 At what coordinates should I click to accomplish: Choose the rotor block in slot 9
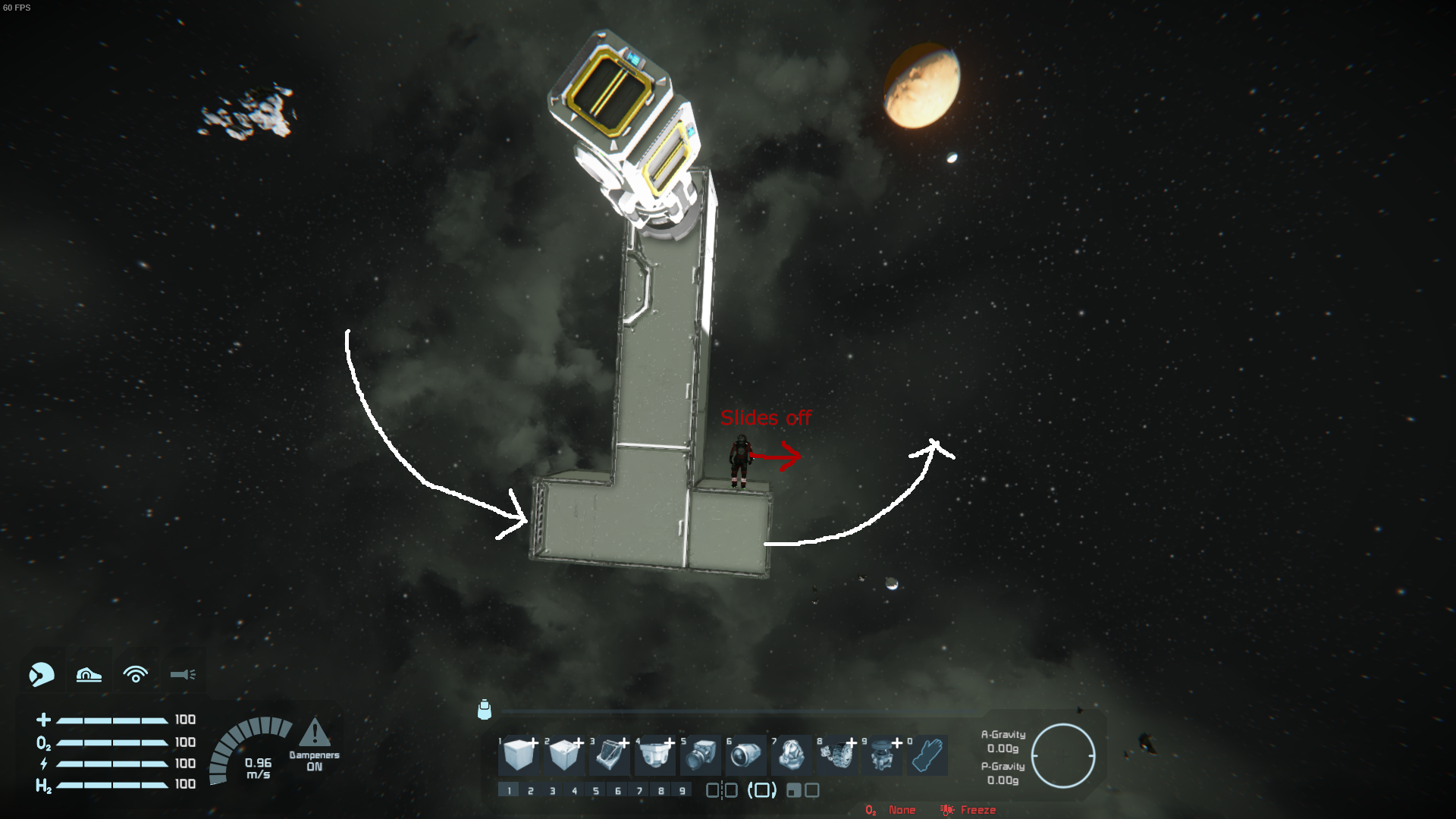882,755
